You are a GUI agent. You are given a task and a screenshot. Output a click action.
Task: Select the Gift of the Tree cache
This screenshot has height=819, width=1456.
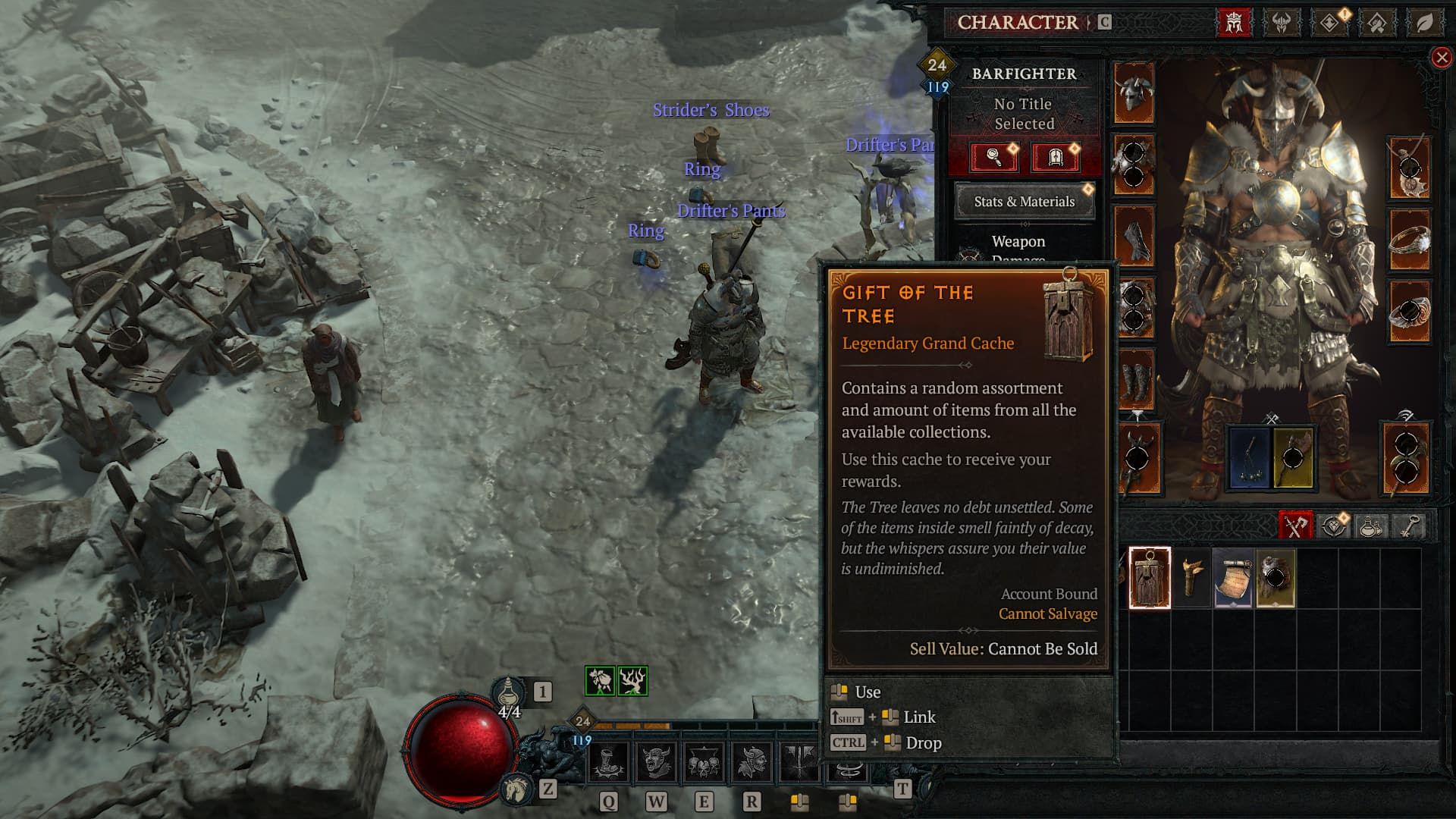click(x=1150, y=578)
